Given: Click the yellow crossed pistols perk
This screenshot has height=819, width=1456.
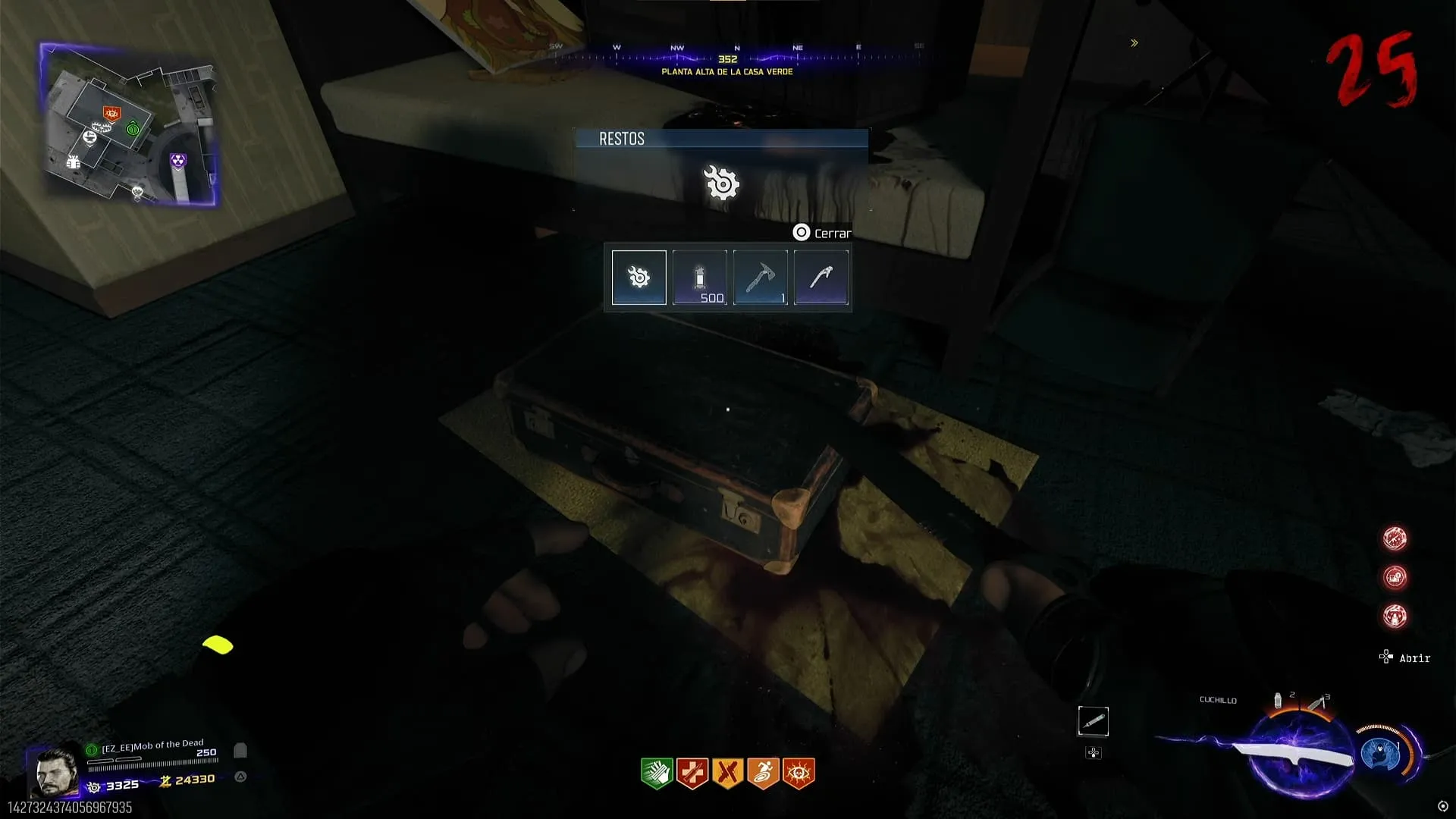Looking at the screenshot, I should pyautogui.click(x=728, y=773).
